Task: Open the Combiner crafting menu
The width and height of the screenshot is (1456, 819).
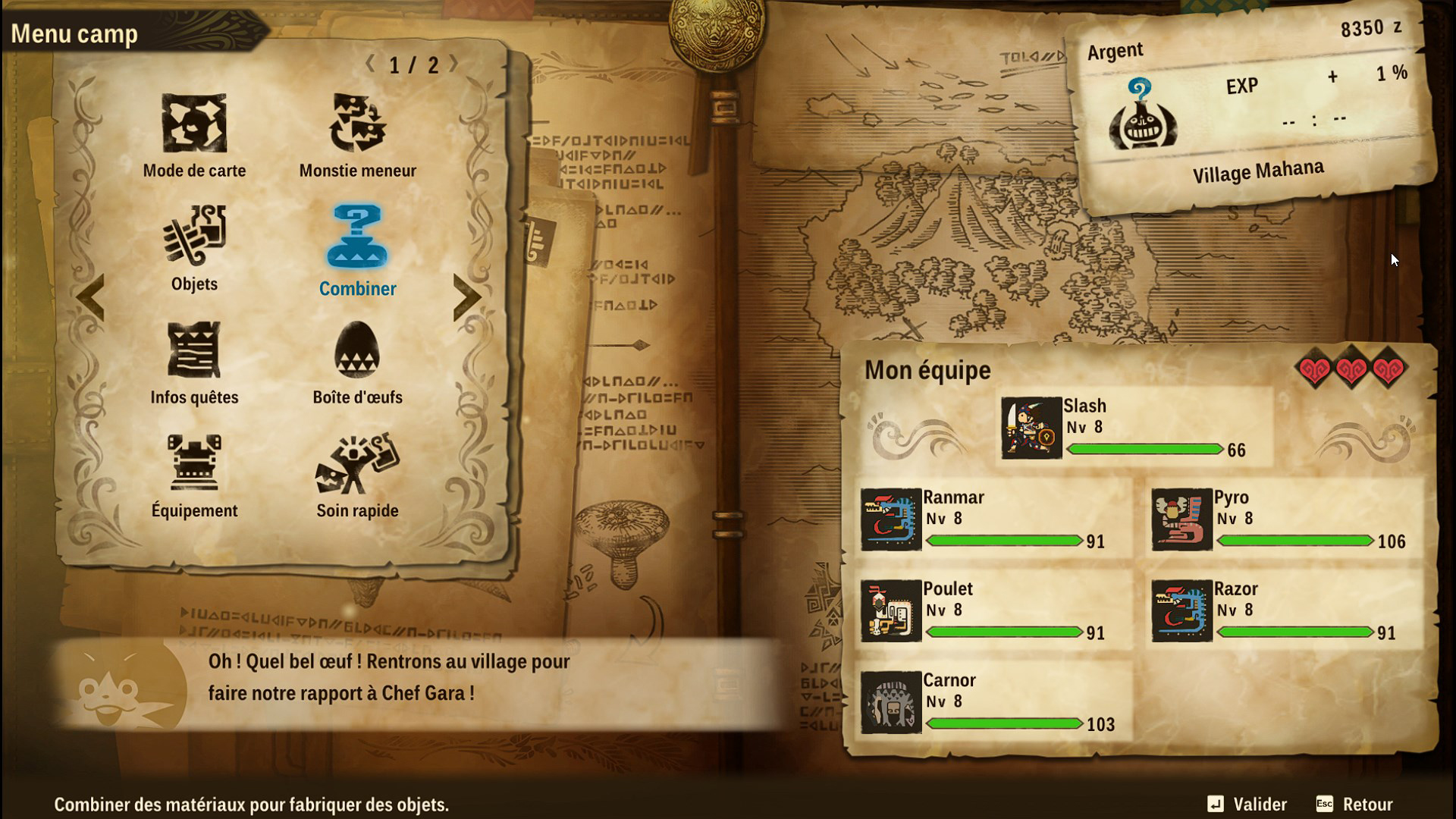Action: 356,243
